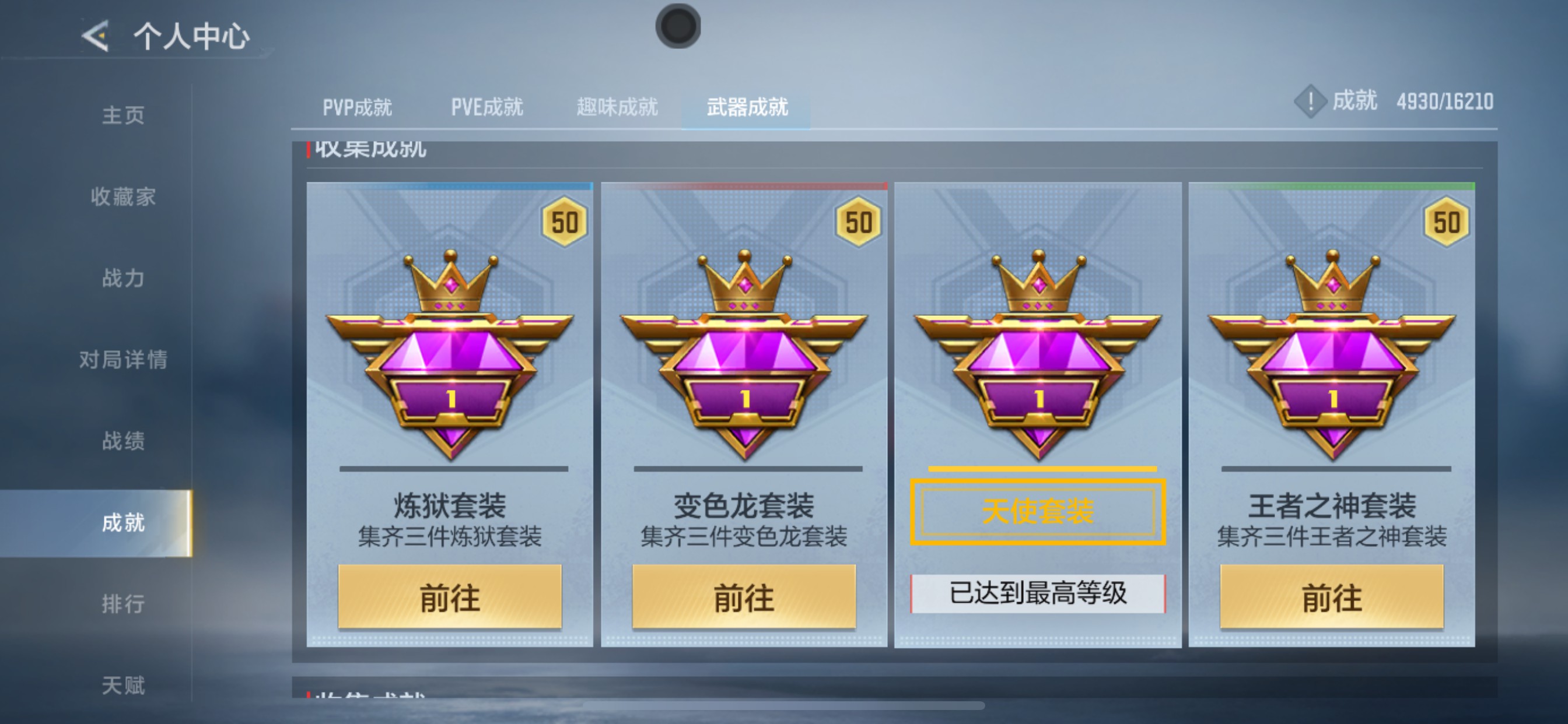Open the 趣味成就 tab
The image size is (1568, 724).
[616, 107]
